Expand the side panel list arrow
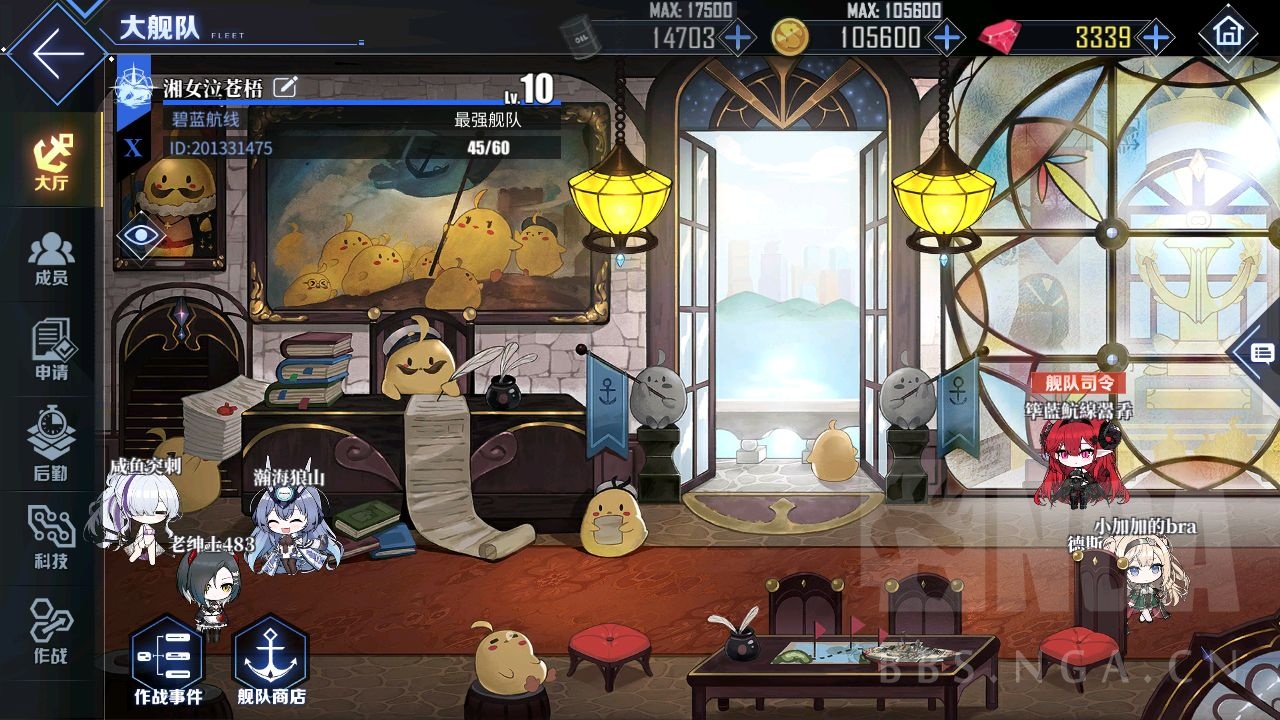 1259,352
